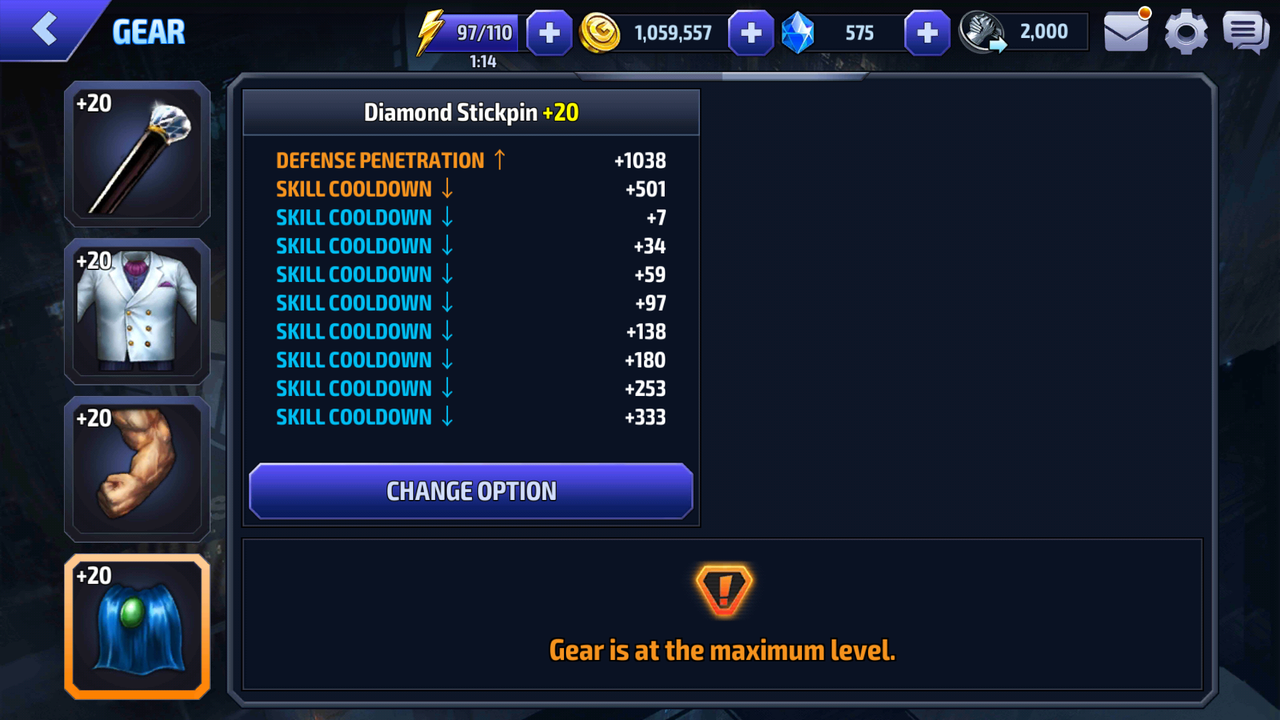The height and width of the screenshot is (720, 1280).
Task: Open the settings gear menu
Action: pos(1186,33)
